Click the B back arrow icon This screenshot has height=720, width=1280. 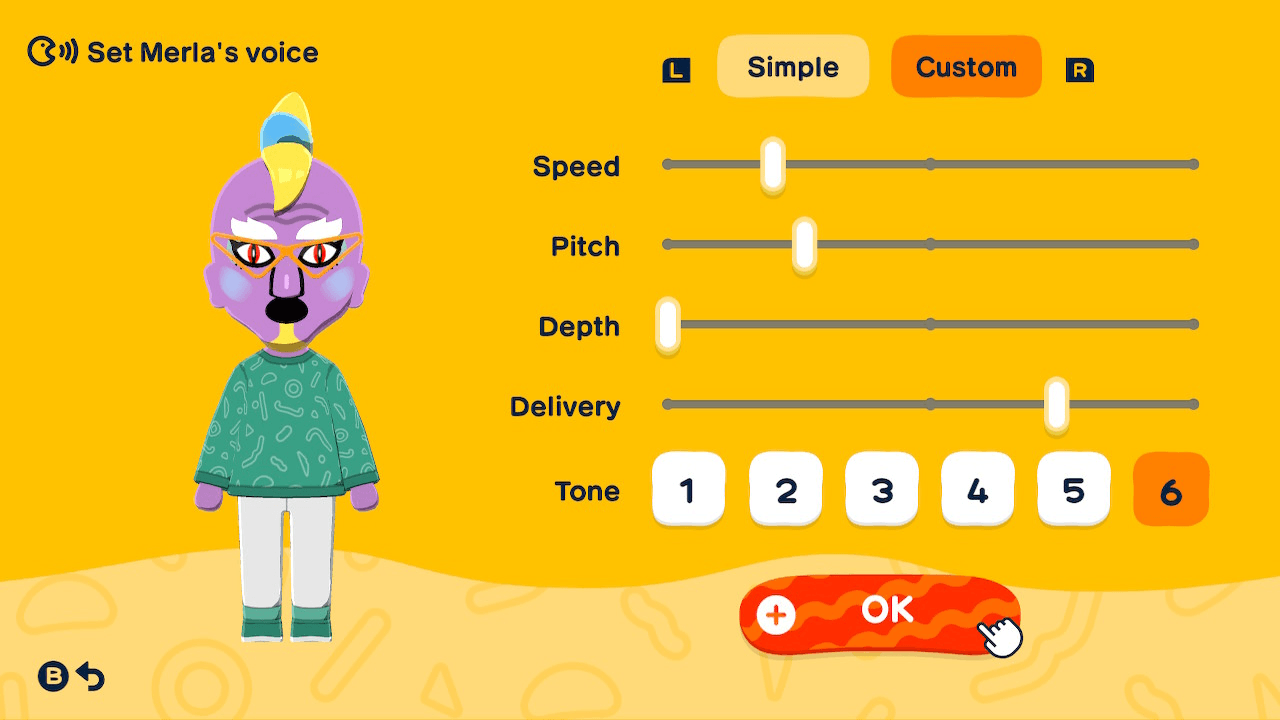click(70, 677)
